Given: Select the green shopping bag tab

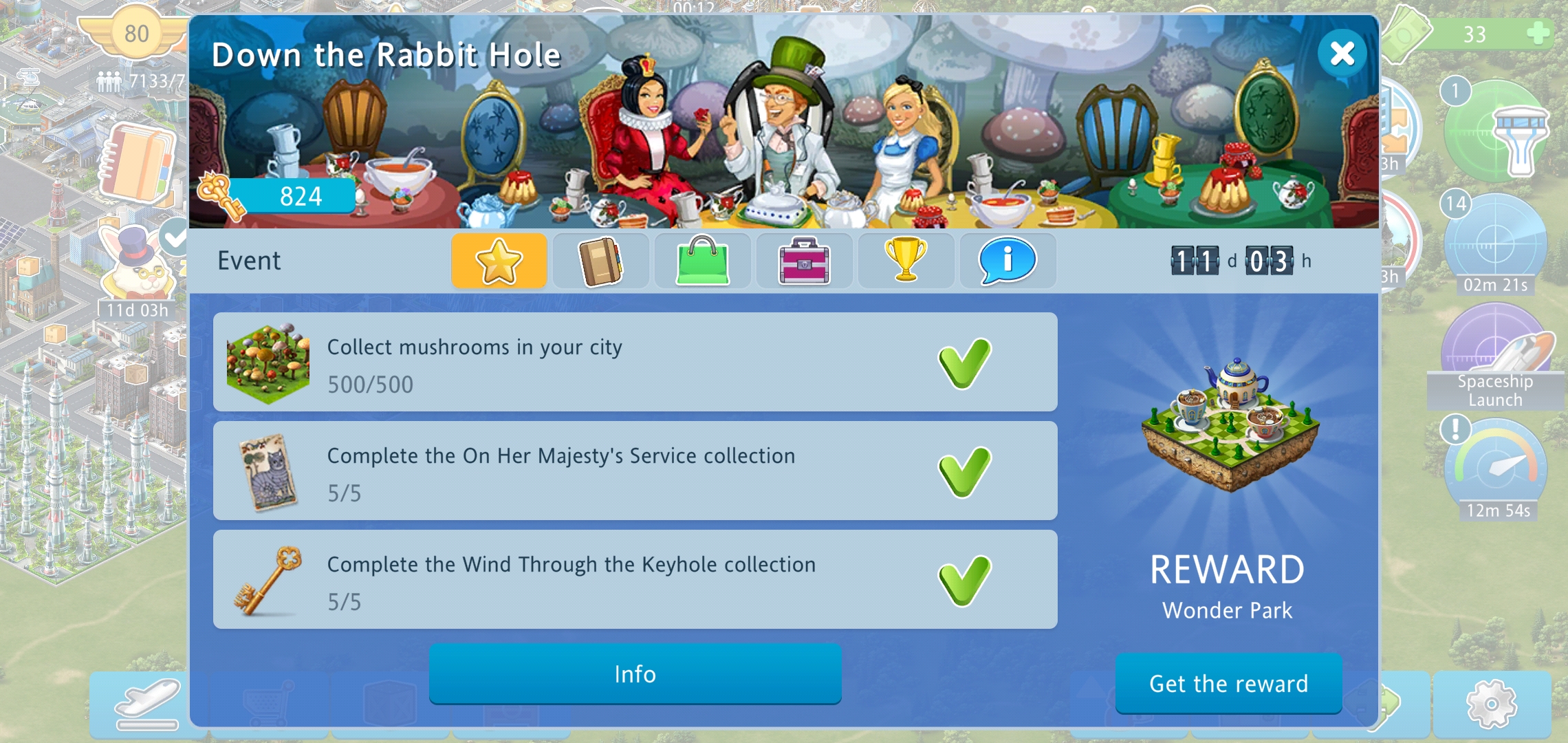Looking at the screenshot, I should coord(702,261).
